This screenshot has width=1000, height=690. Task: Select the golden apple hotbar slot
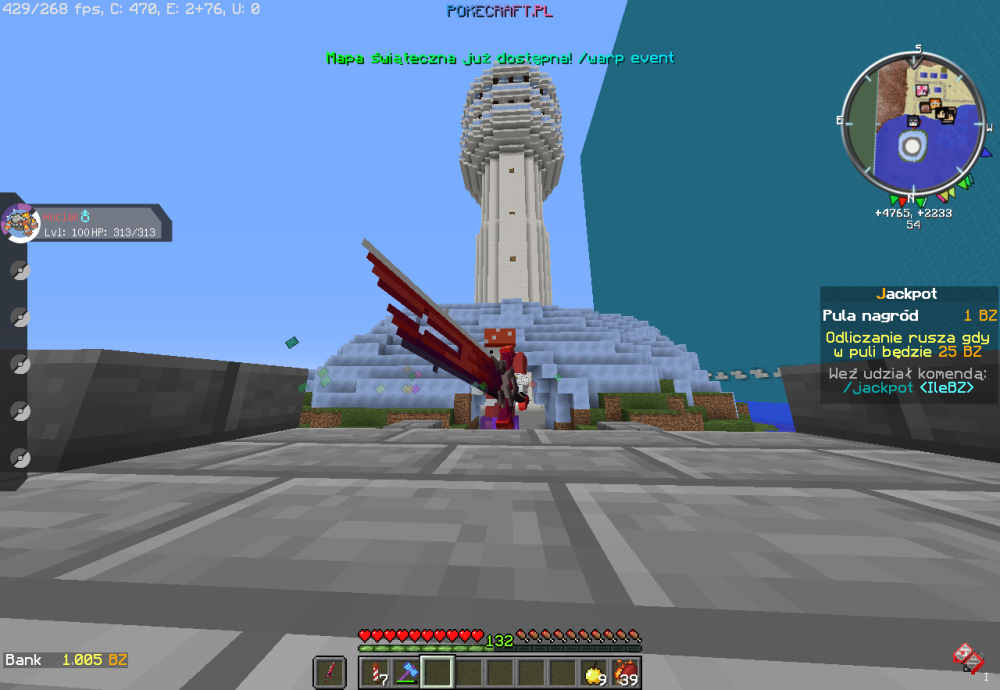594,672
